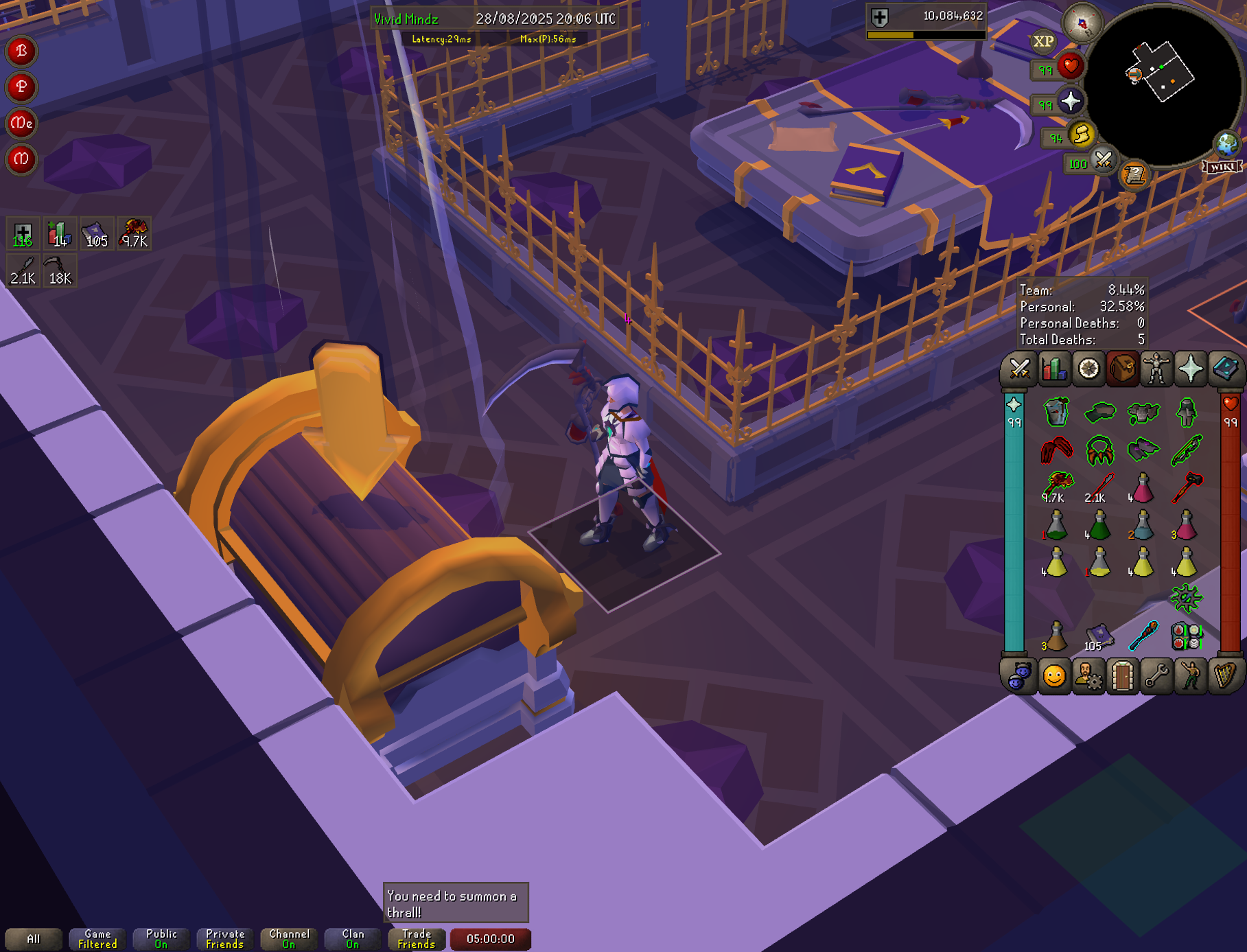Viewport: 1247px width, 952px height.
Task: Open the world map globe
Action: pyautogui.click(x=1227, y=144)
